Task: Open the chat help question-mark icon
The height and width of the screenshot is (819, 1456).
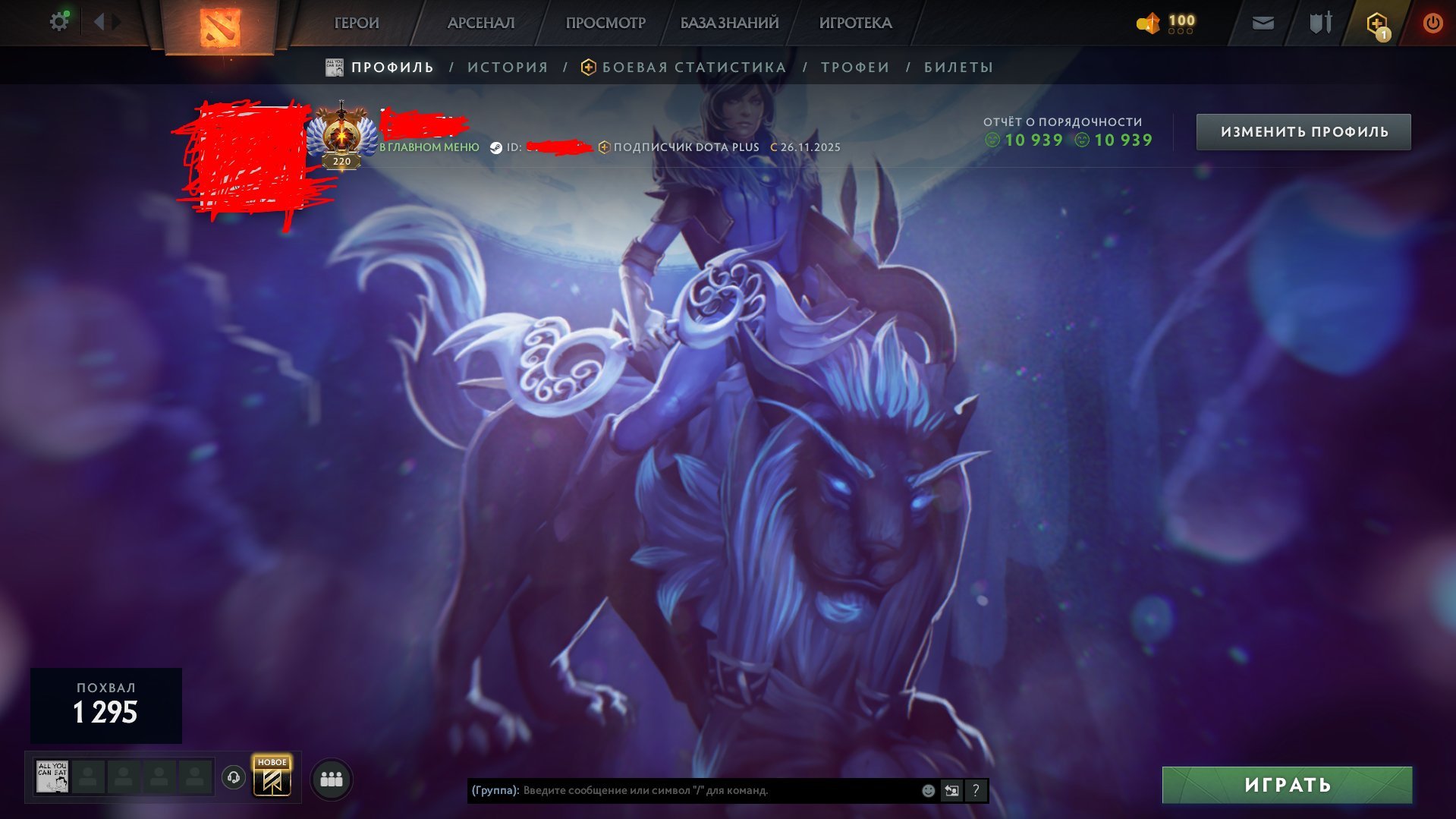Action: click(x=975, y=790)
